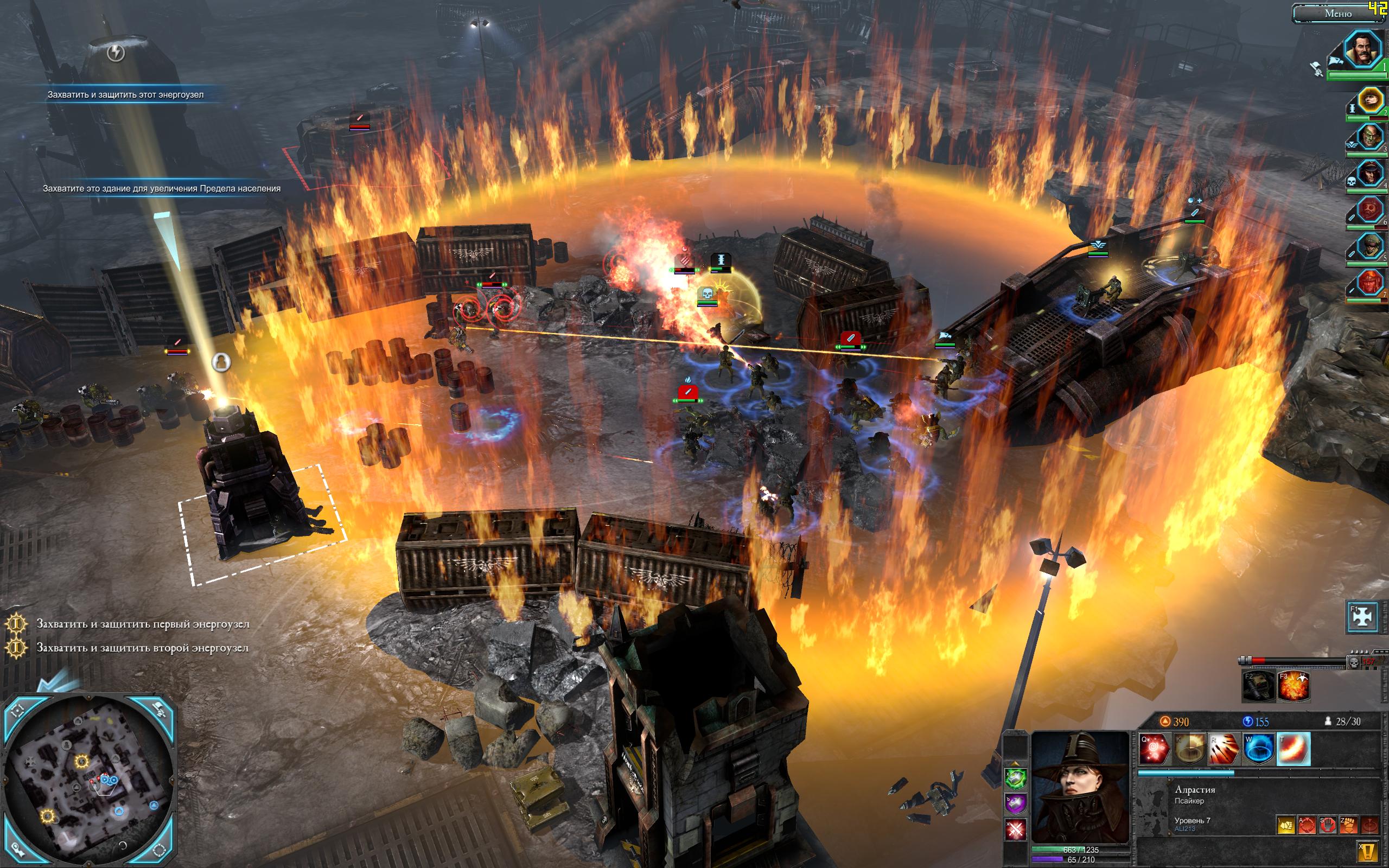This screenshot has width=1389, height=868.
Task: Select the gas-masked squad 6 portrait
Action: [1369, 210]
